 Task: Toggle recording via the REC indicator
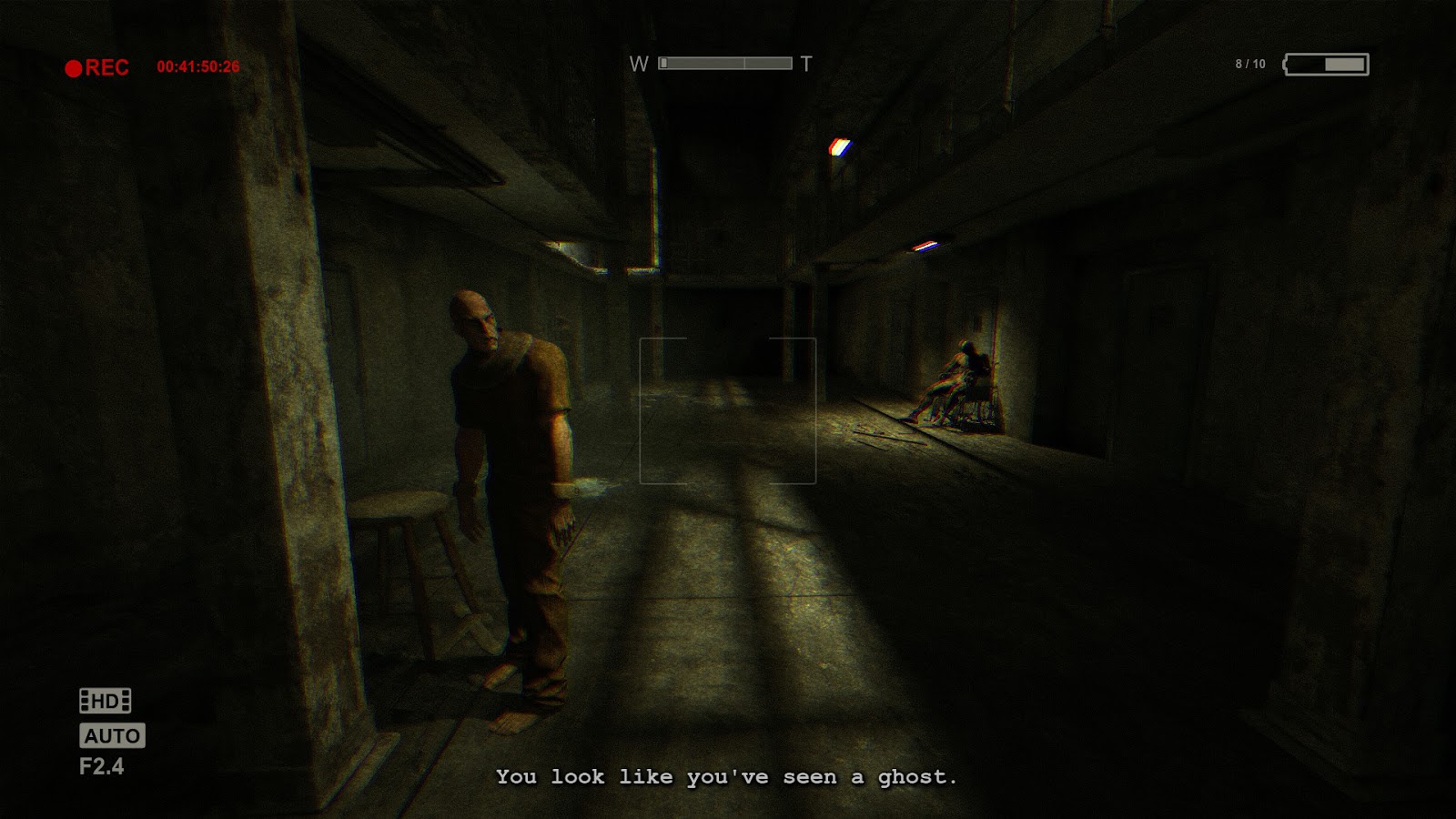(x=91, y=66)
